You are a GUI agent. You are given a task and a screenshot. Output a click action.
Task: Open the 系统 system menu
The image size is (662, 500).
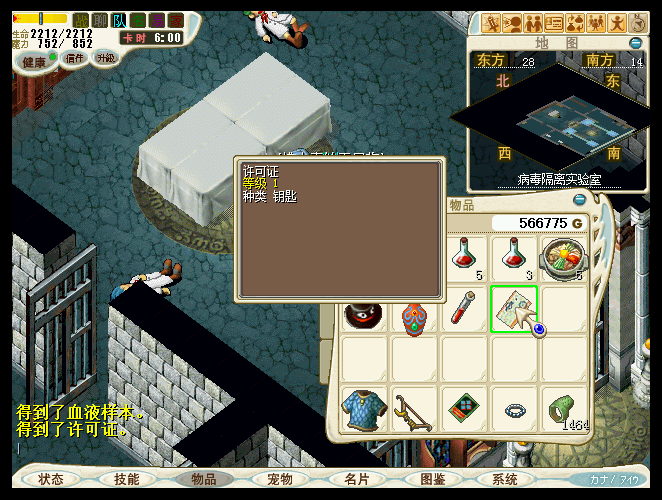coord(505,479)
